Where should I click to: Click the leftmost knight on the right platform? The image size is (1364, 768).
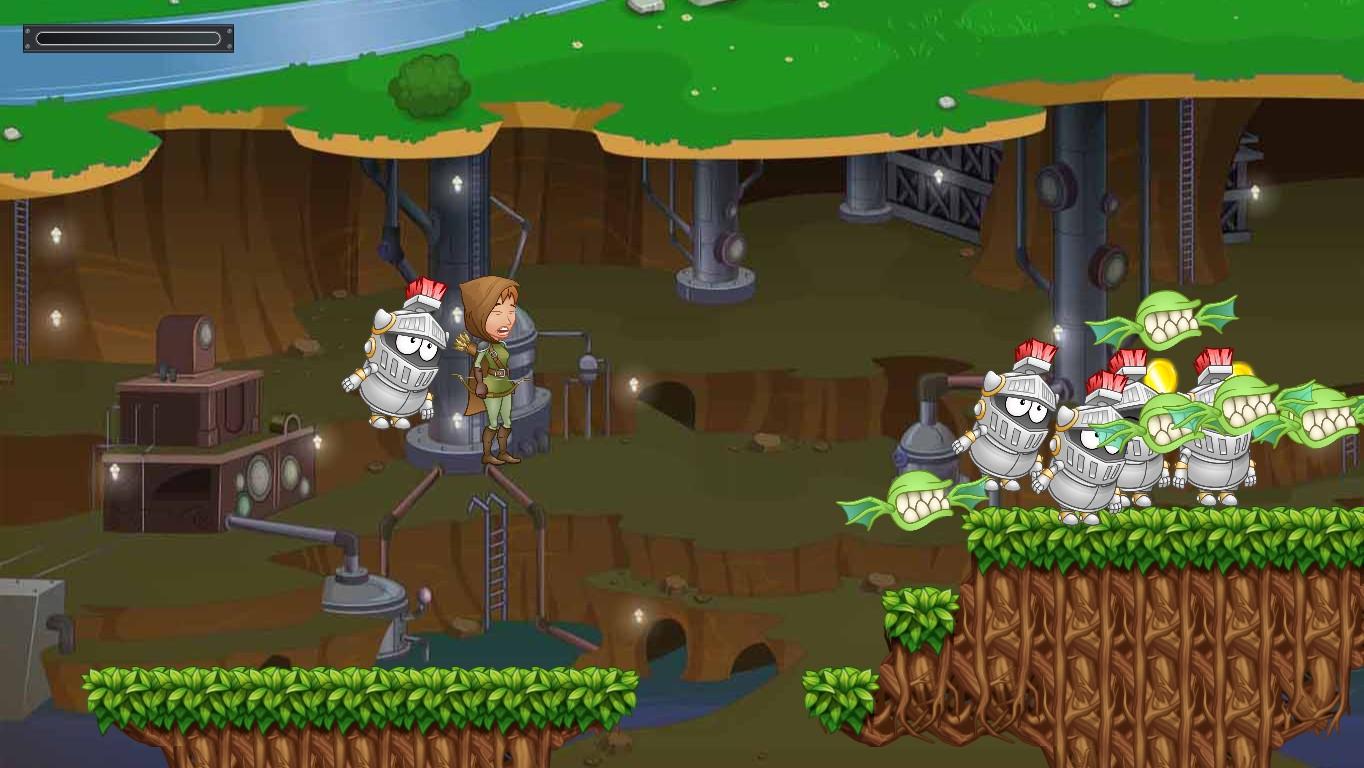click(1010, 430)
